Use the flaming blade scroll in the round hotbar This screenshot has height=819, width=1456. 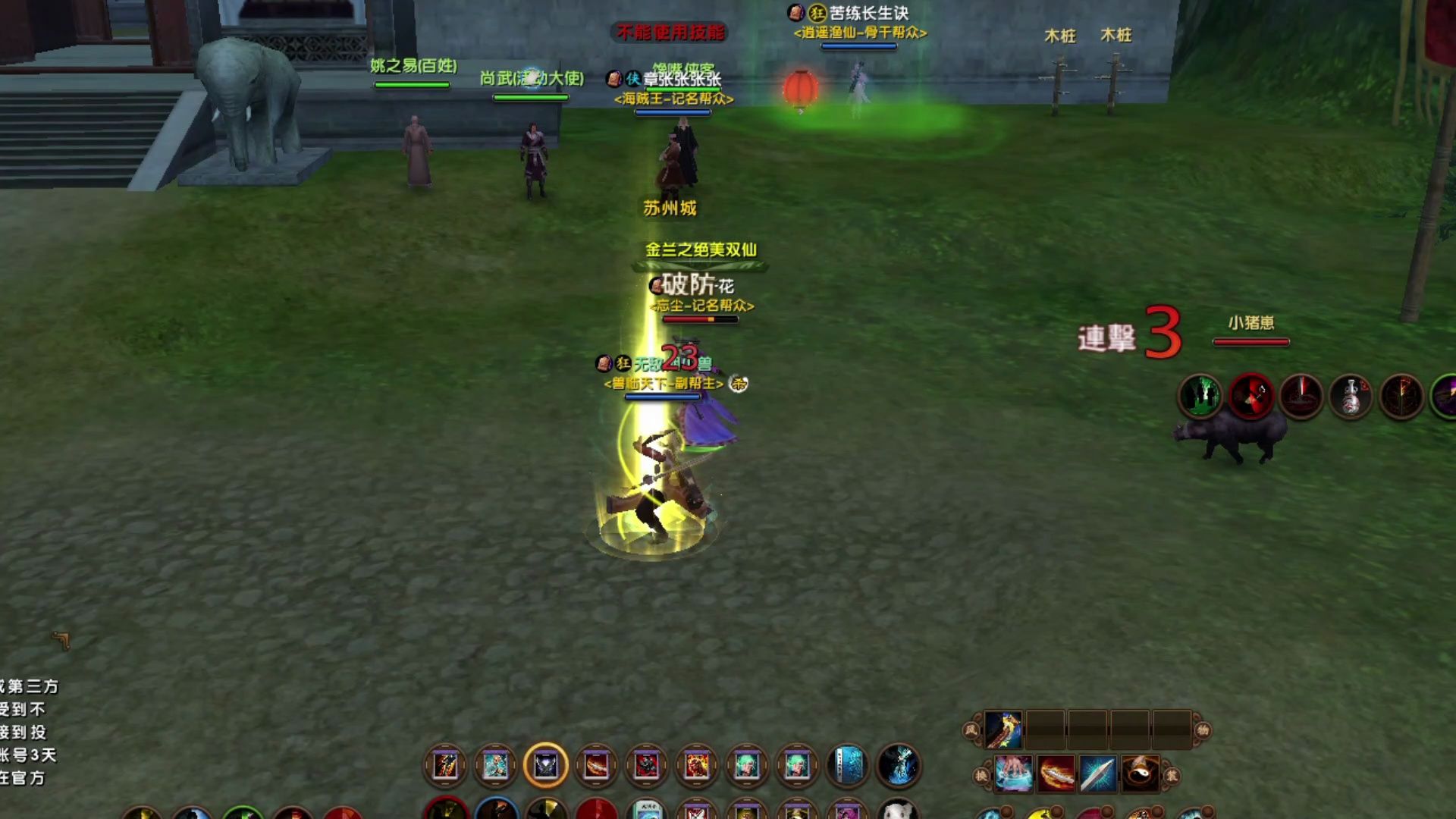596,766
